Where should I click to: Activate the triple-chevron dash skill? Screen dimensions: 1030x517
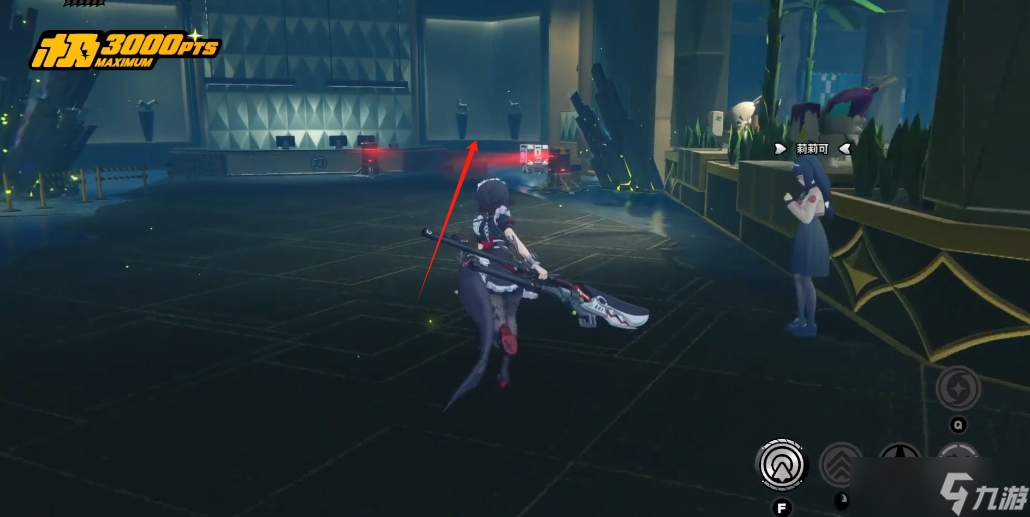(841, 464)
